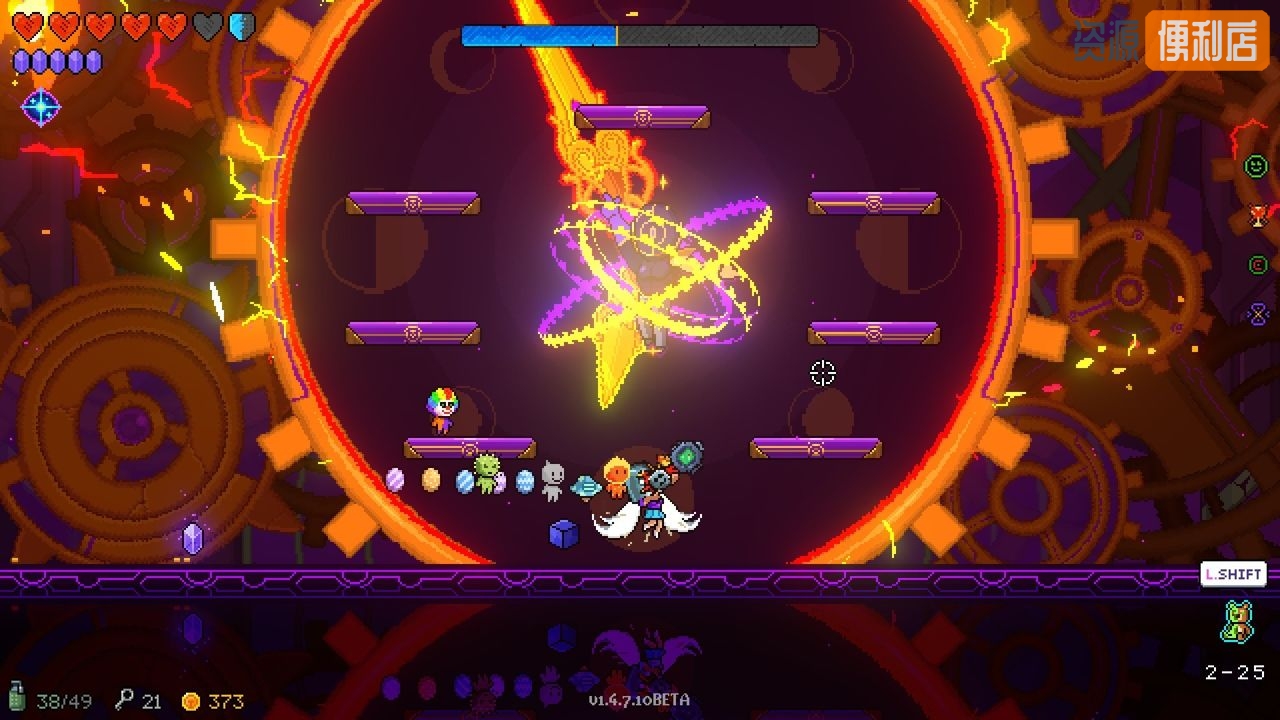This screenshot has width=1280, height=720.
Task: Select the green smiley face item icon
Action: [1256, 166]
